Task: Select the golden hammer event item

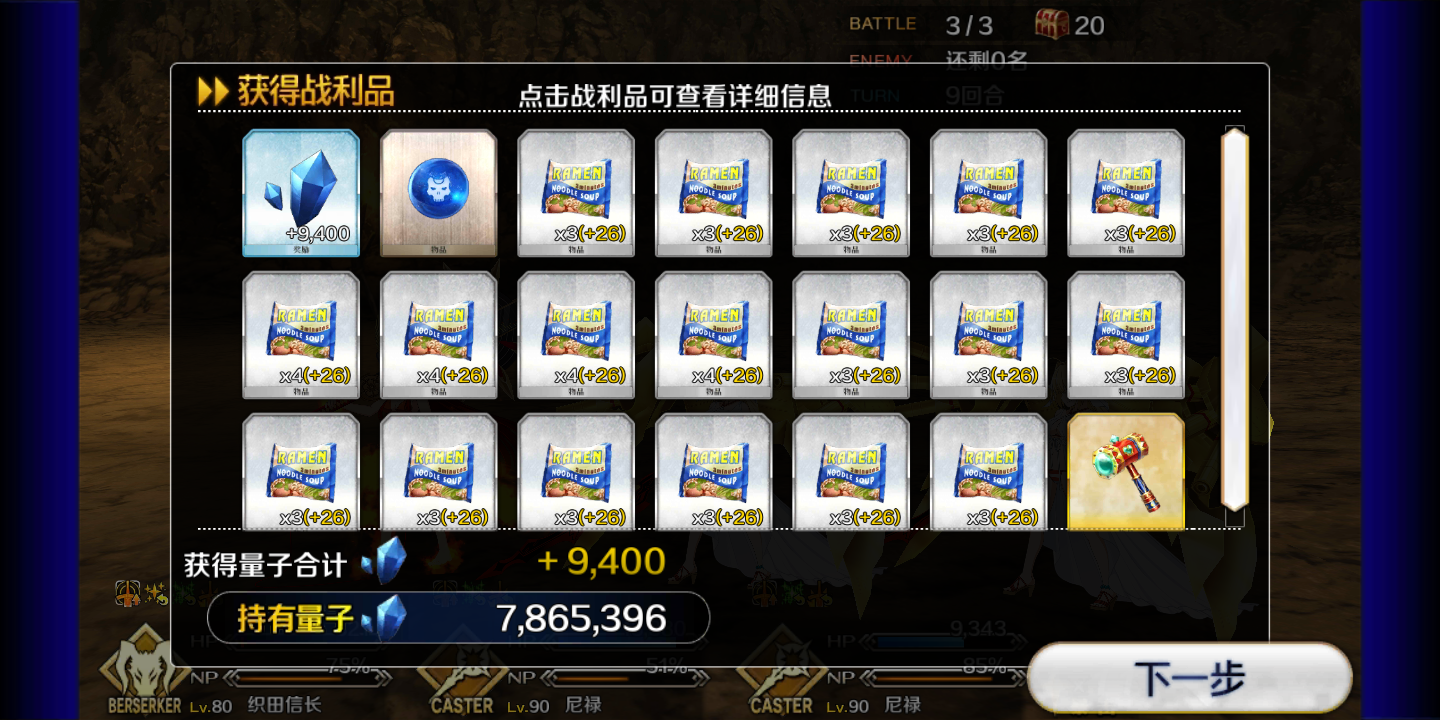Action: (x=1125, y=470)
